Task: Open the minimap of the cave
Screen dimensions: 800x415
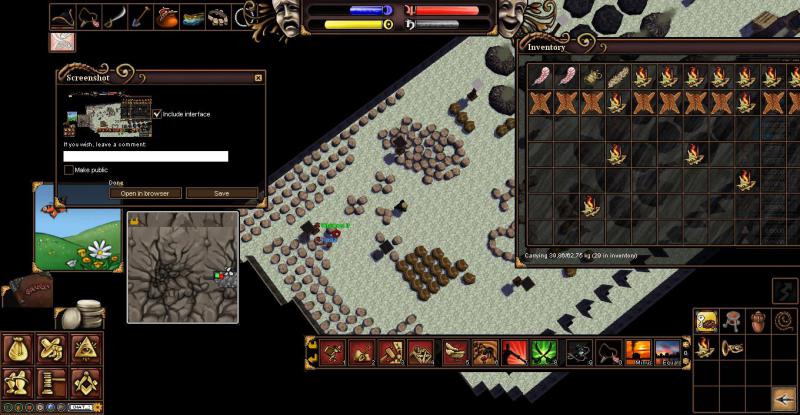Action: [x=183, y=266]
